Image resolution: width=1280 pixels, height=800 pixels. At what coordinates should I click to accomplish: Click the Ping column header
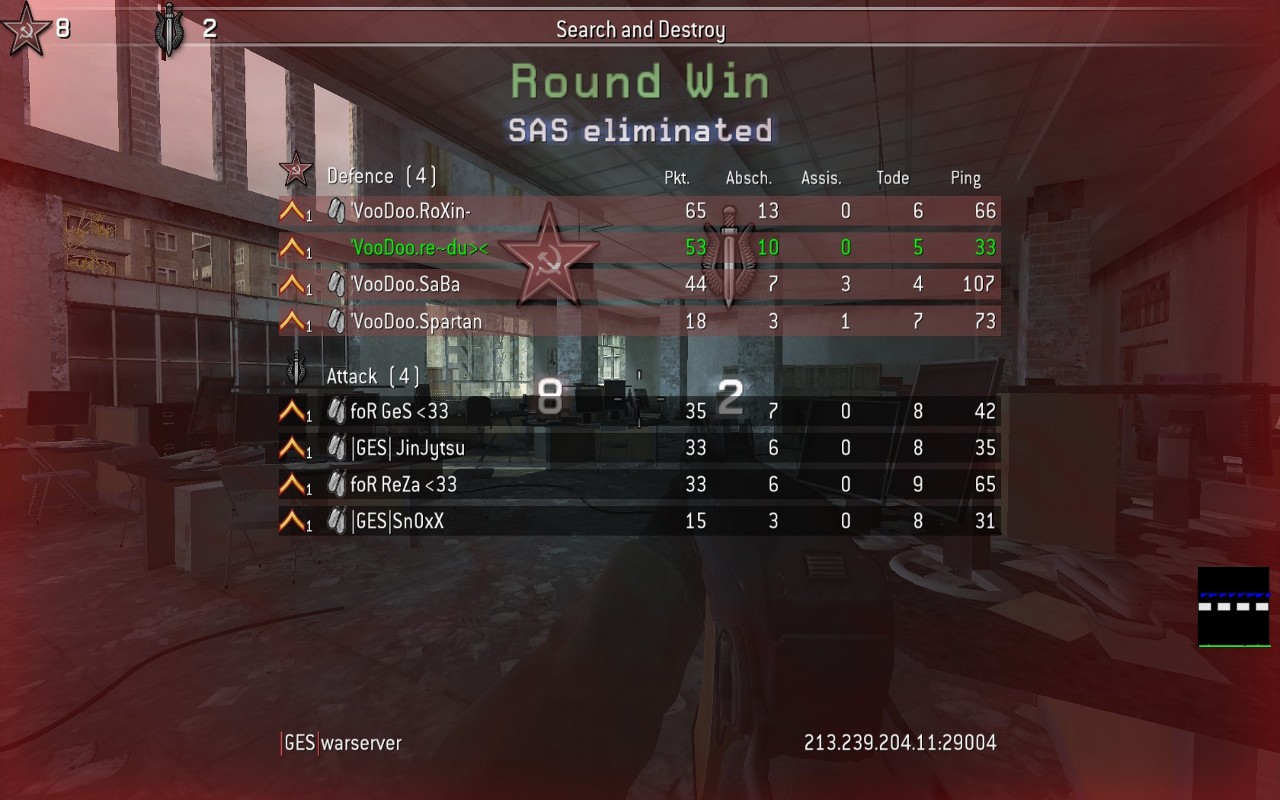pos(965,178)
